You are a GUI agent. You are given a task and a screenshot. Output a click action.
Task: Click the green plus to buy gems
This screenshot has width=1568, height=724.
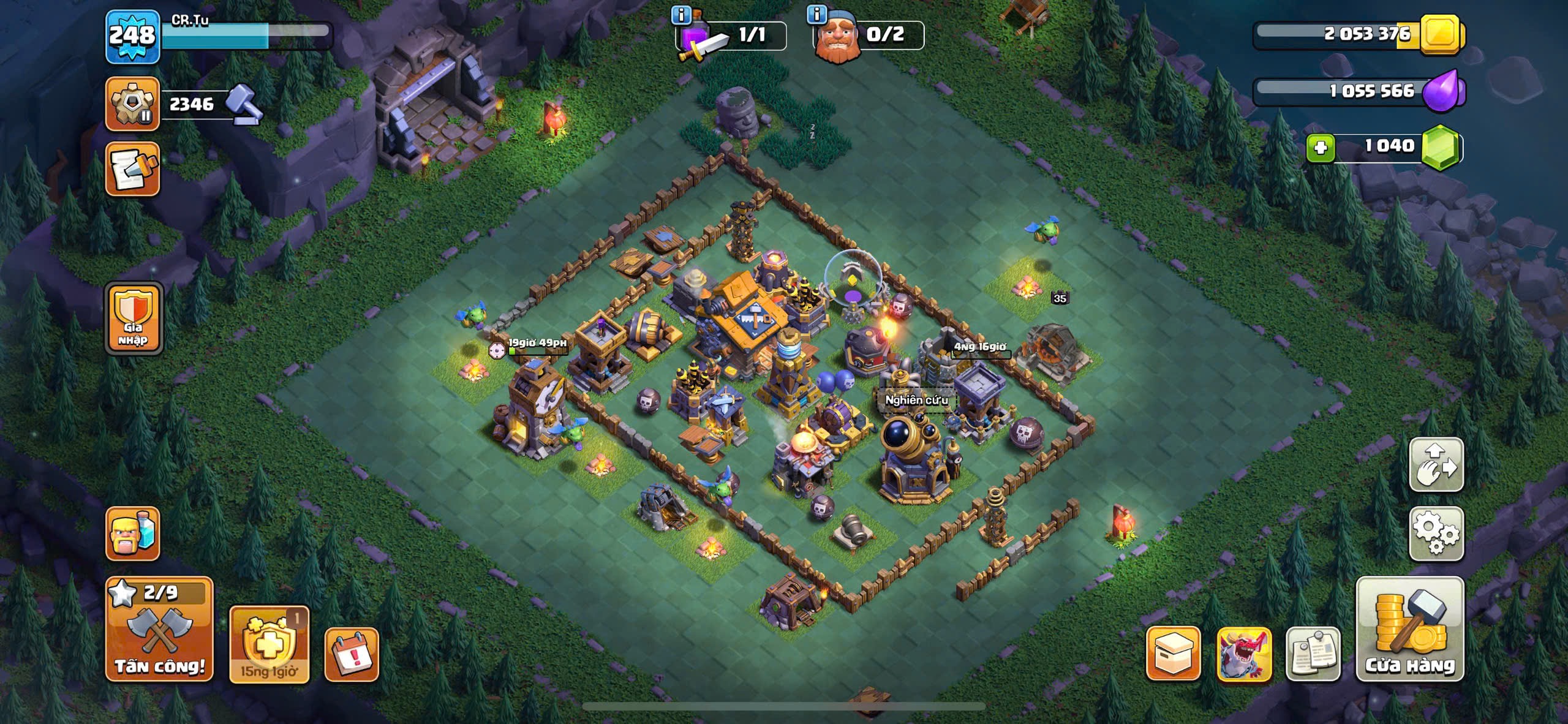click(1320, 148)
